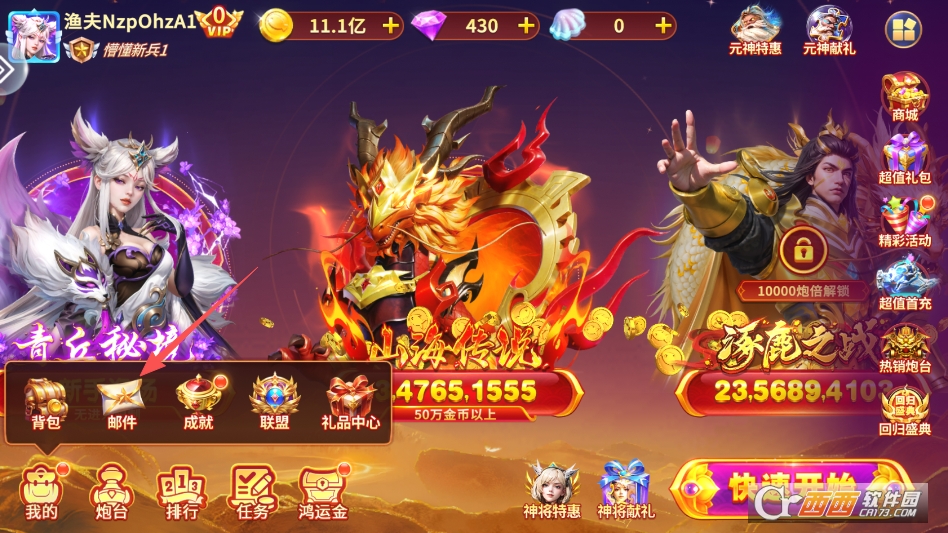The image size is (948, 533).
Task: Open the 元神特惠 offer
Action: click(x=755, y=29)
